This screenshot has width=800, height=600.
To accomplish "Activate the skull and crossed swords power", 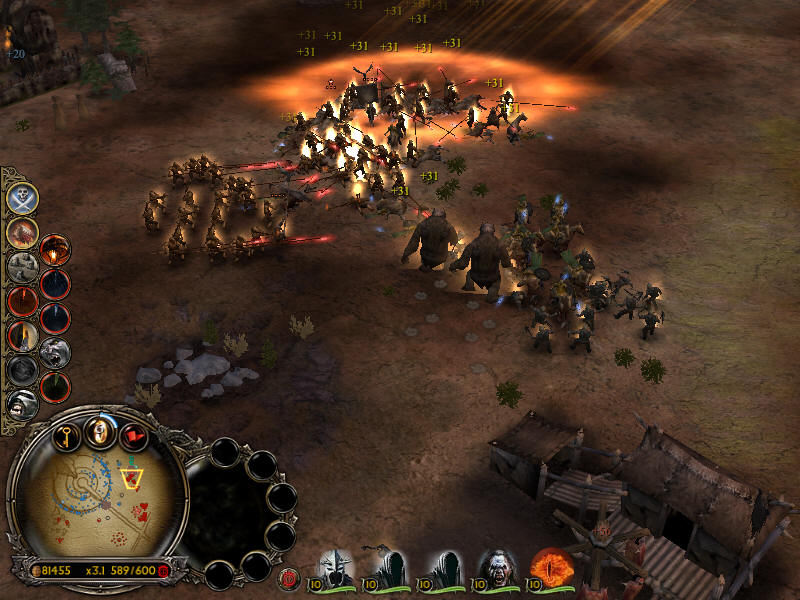I will click(x=22, y=197).
